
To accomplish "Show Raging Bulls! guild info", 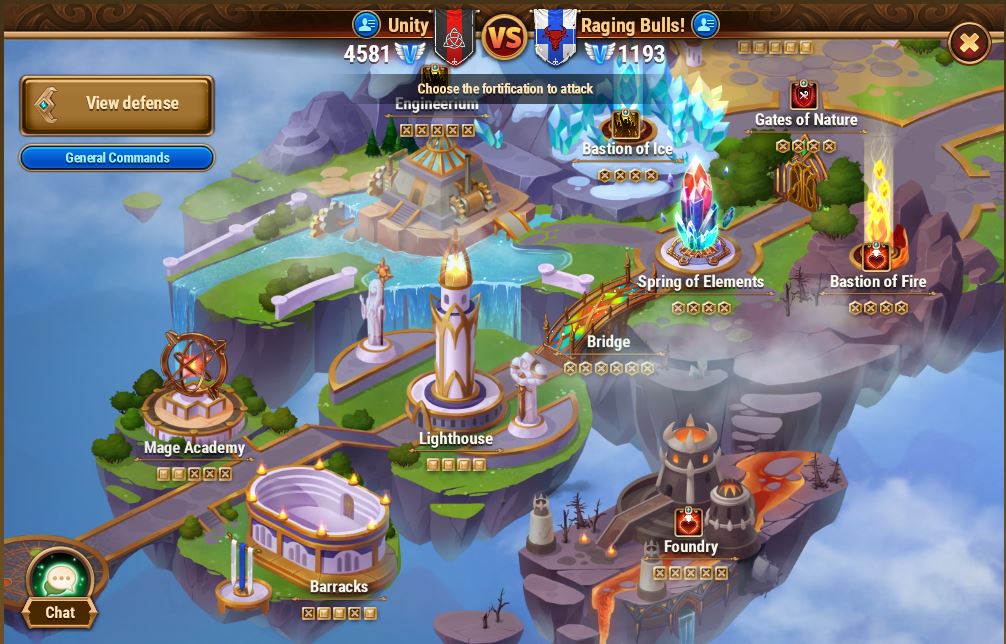I will click(705, 25).
